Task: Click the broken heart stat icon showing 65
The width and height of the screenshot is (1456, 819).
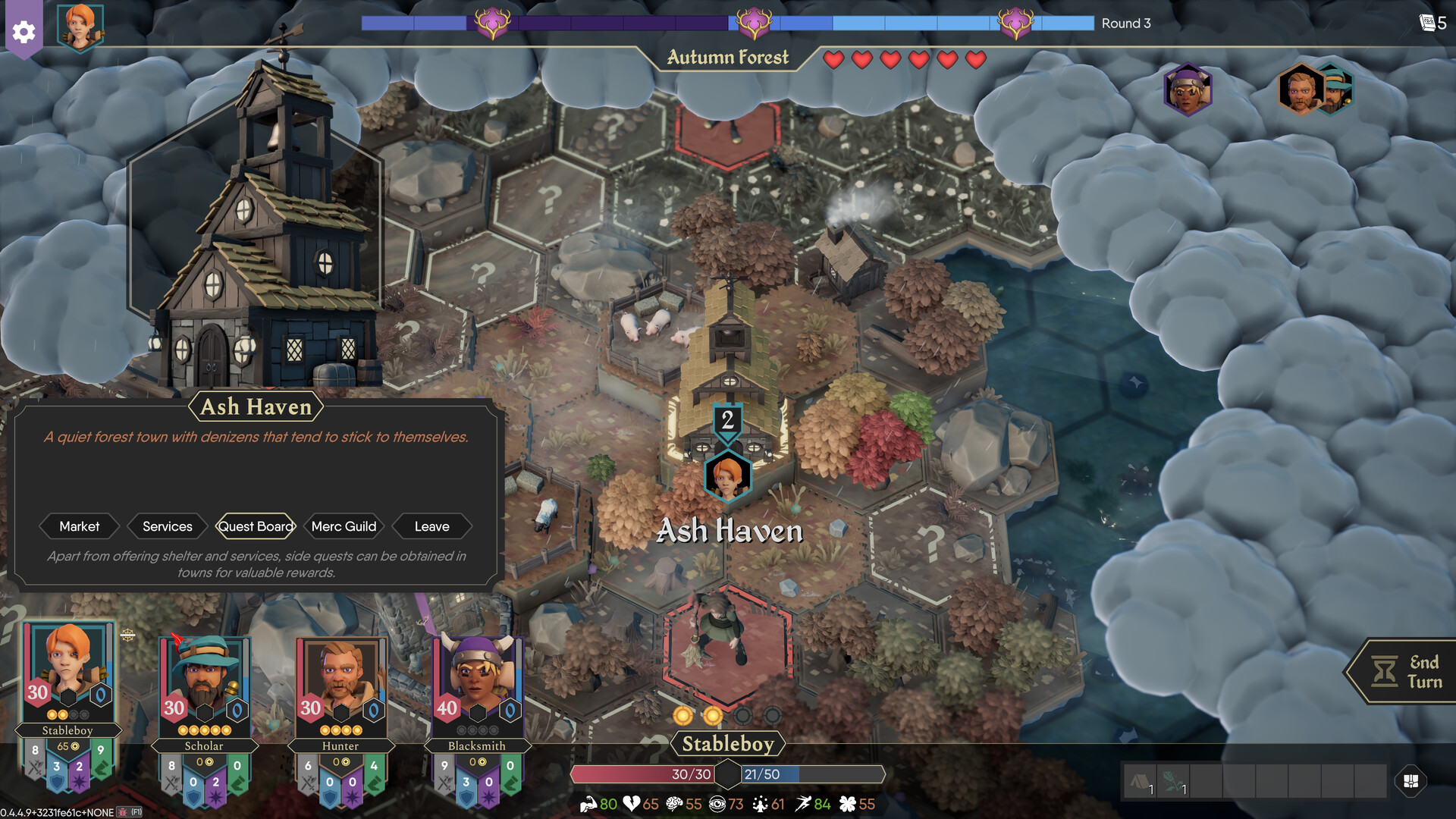Action: click(x=632, y=805)
